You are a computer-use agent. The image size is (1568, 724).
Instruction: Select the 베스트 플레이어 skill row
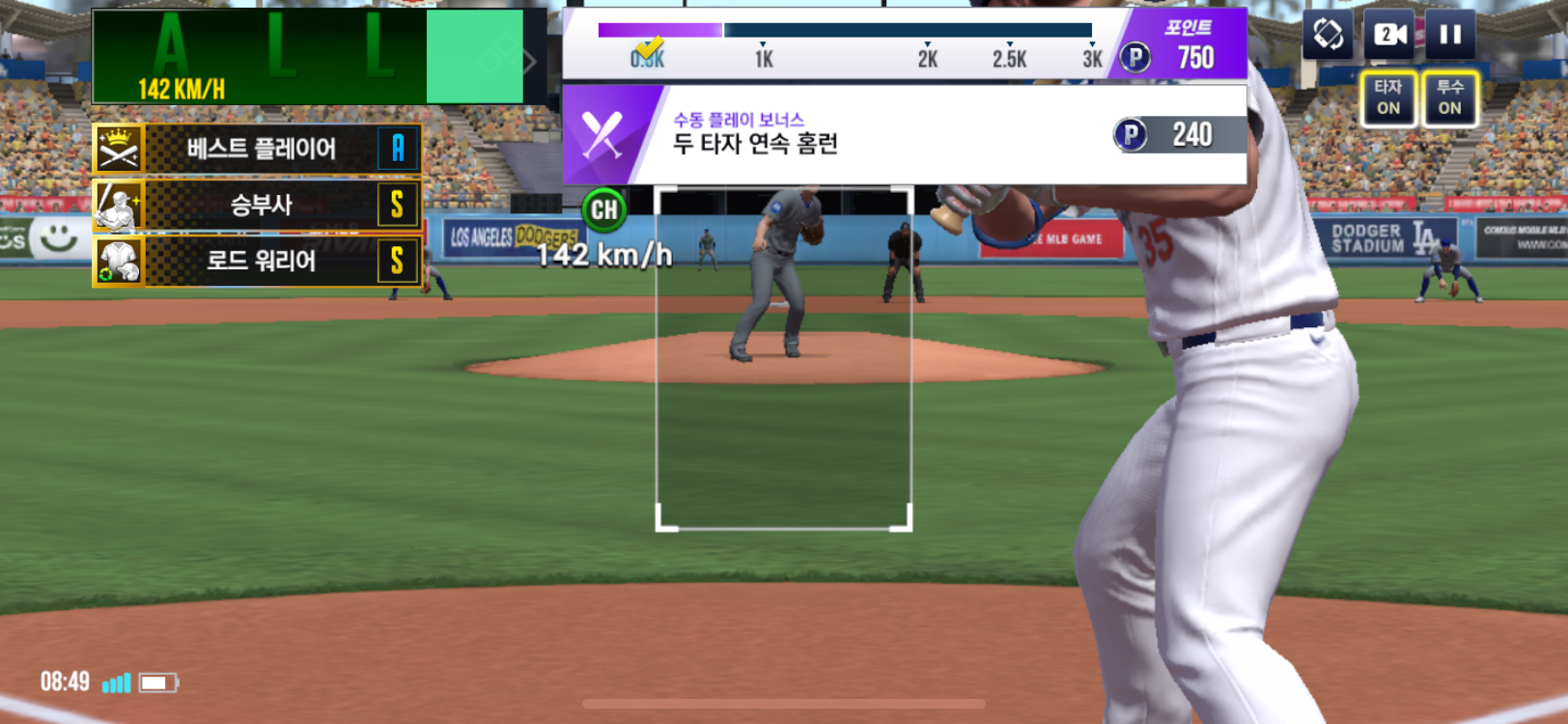[x=258, y=149]
